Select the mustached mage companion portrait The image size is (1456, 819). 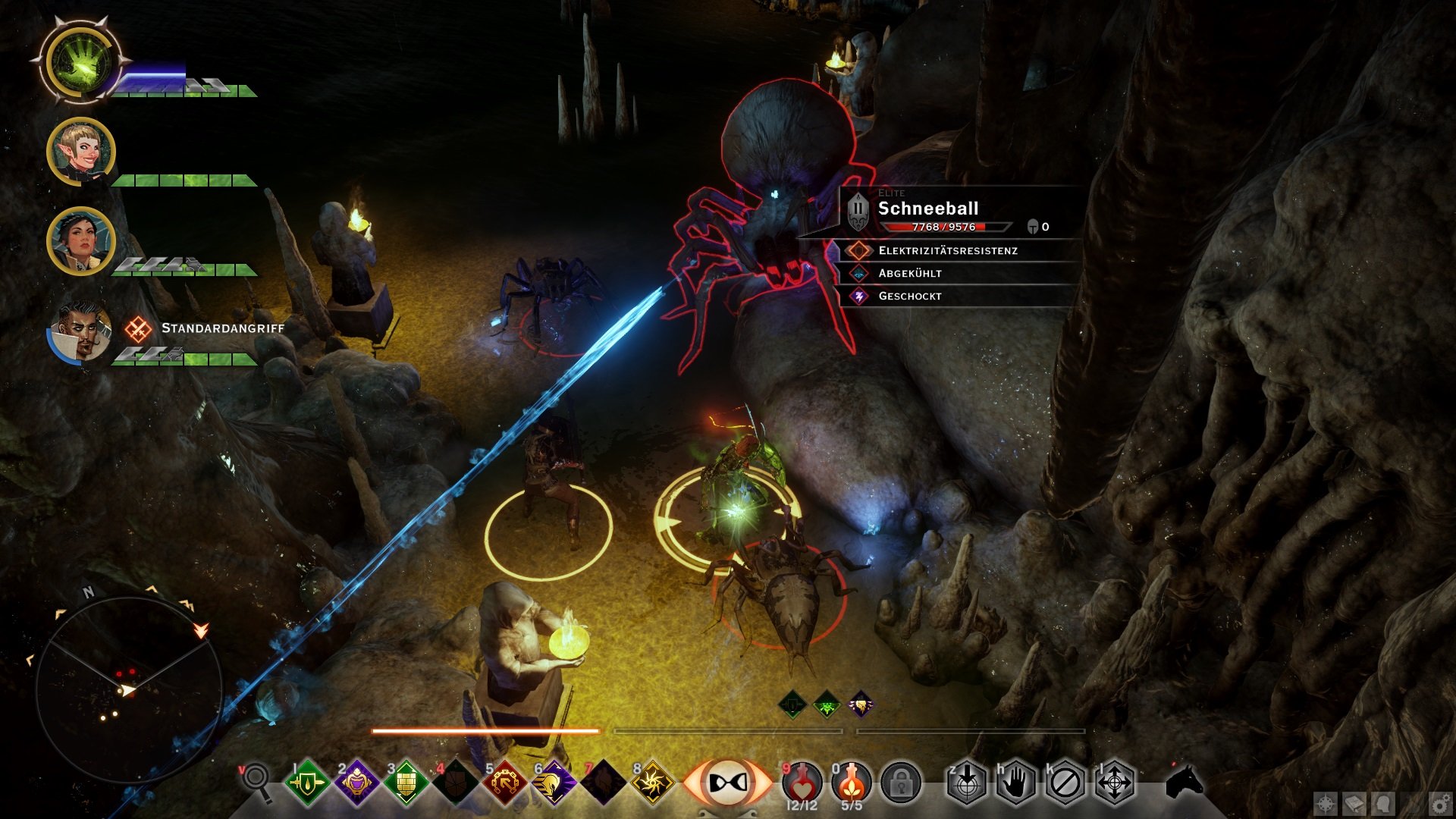pos(81,331)
